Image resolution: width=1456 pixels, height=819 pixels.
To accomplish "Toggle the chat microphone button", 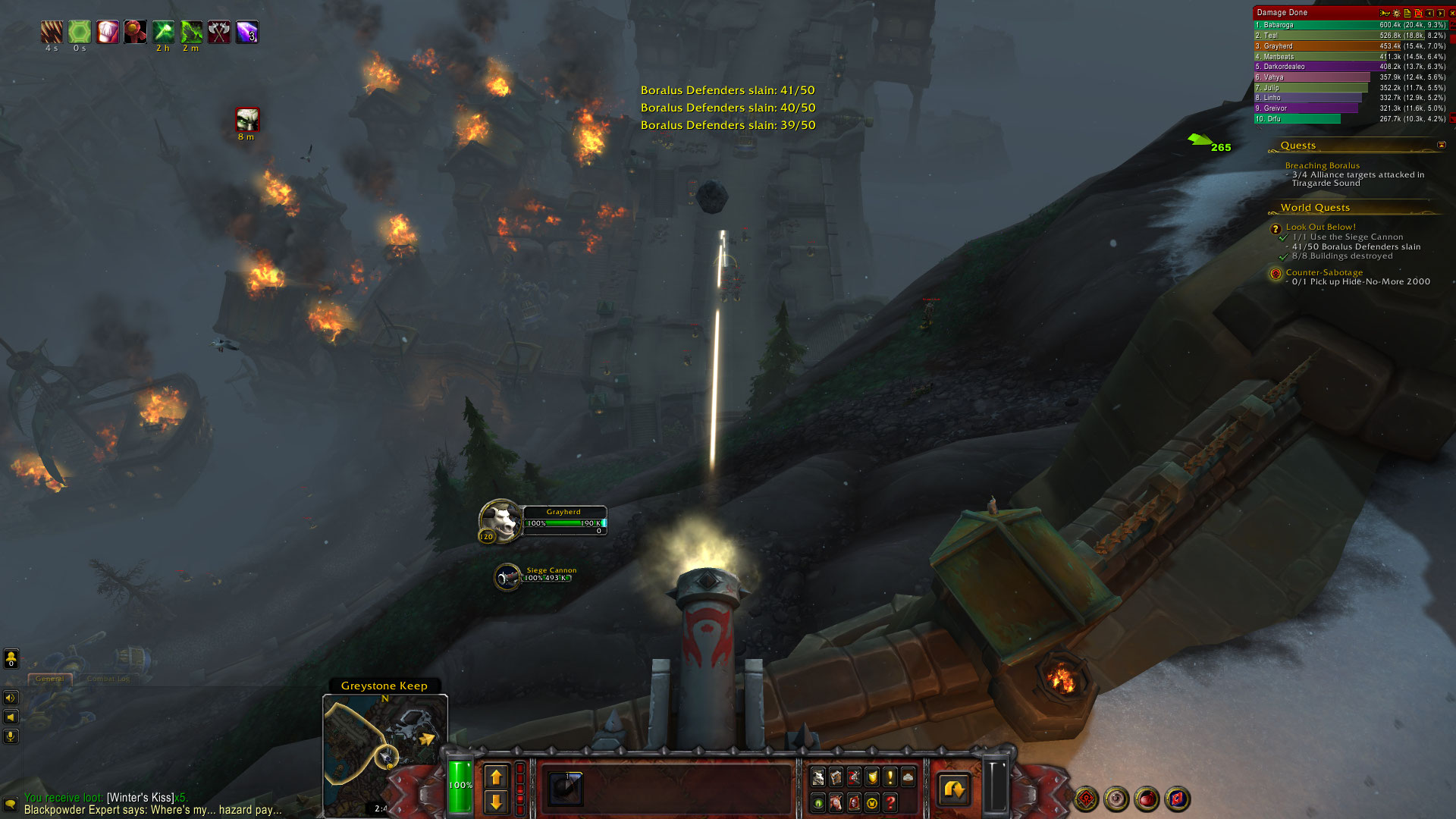I will (11, 736).
